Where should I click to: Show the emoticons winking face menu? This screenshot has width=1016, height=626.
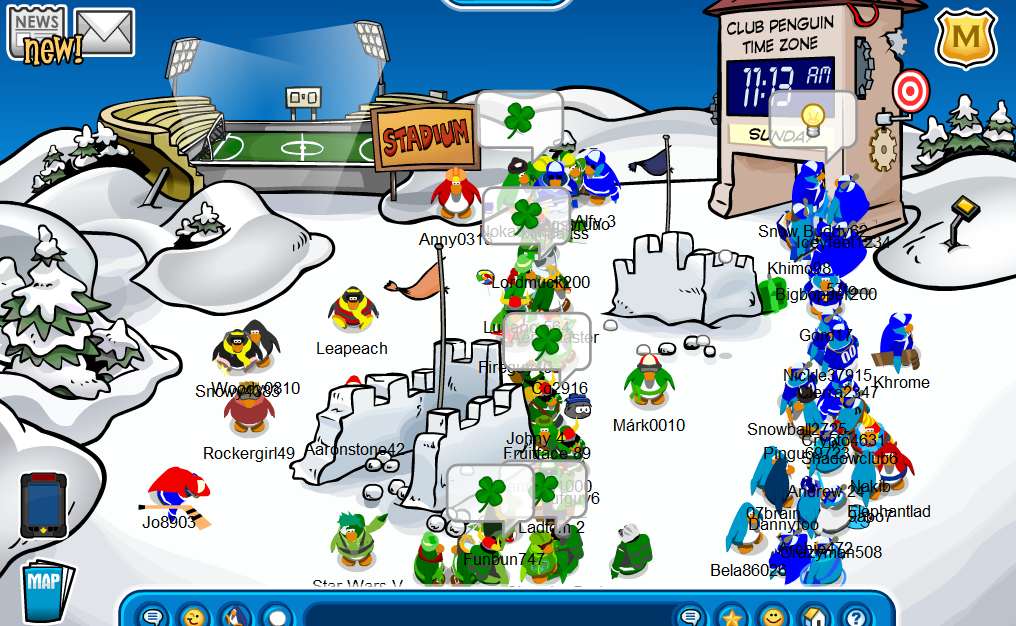click(x=193, y=616)
